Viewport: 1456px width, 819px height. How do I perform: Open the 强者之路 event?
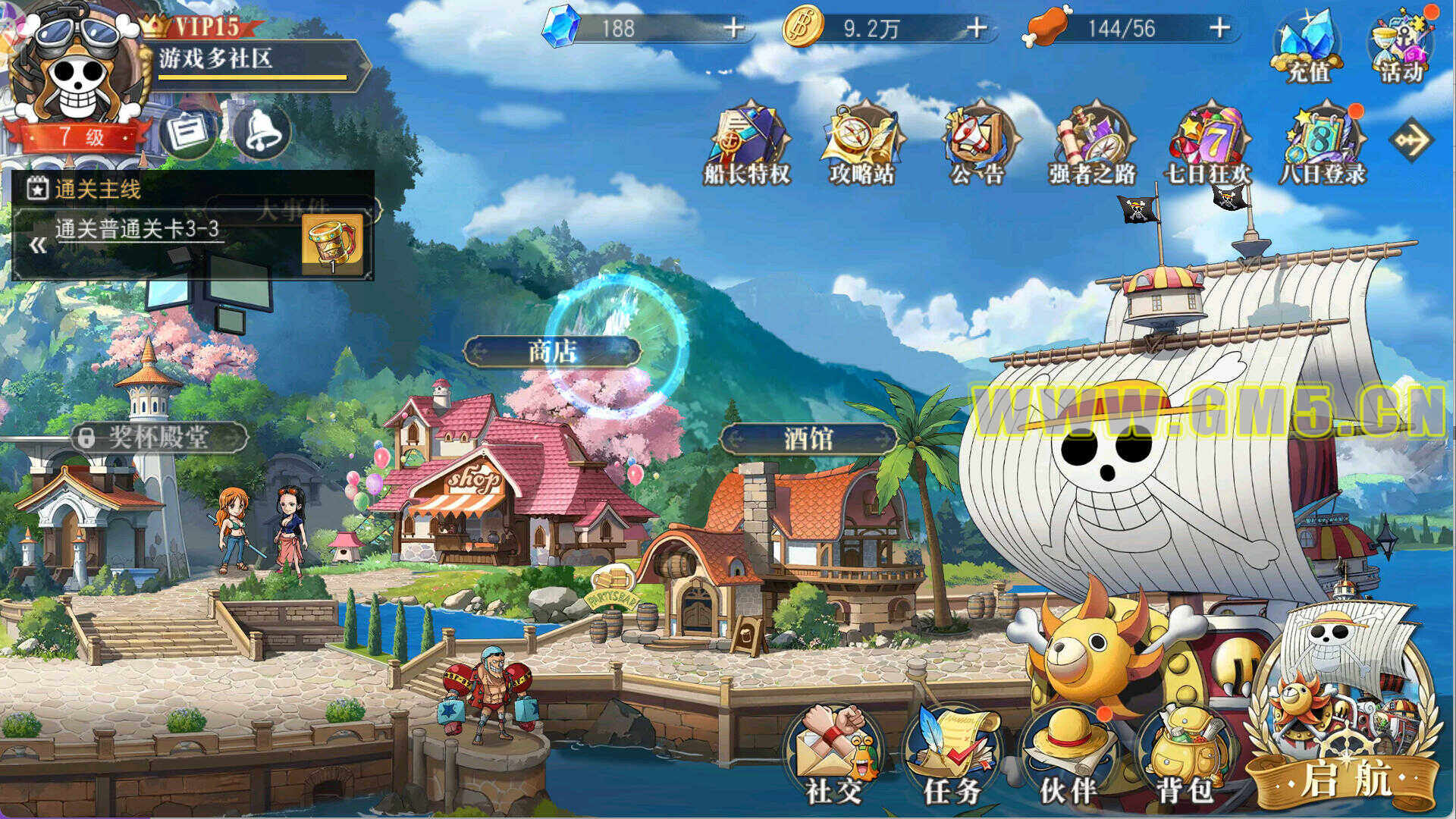point(1093,144)
